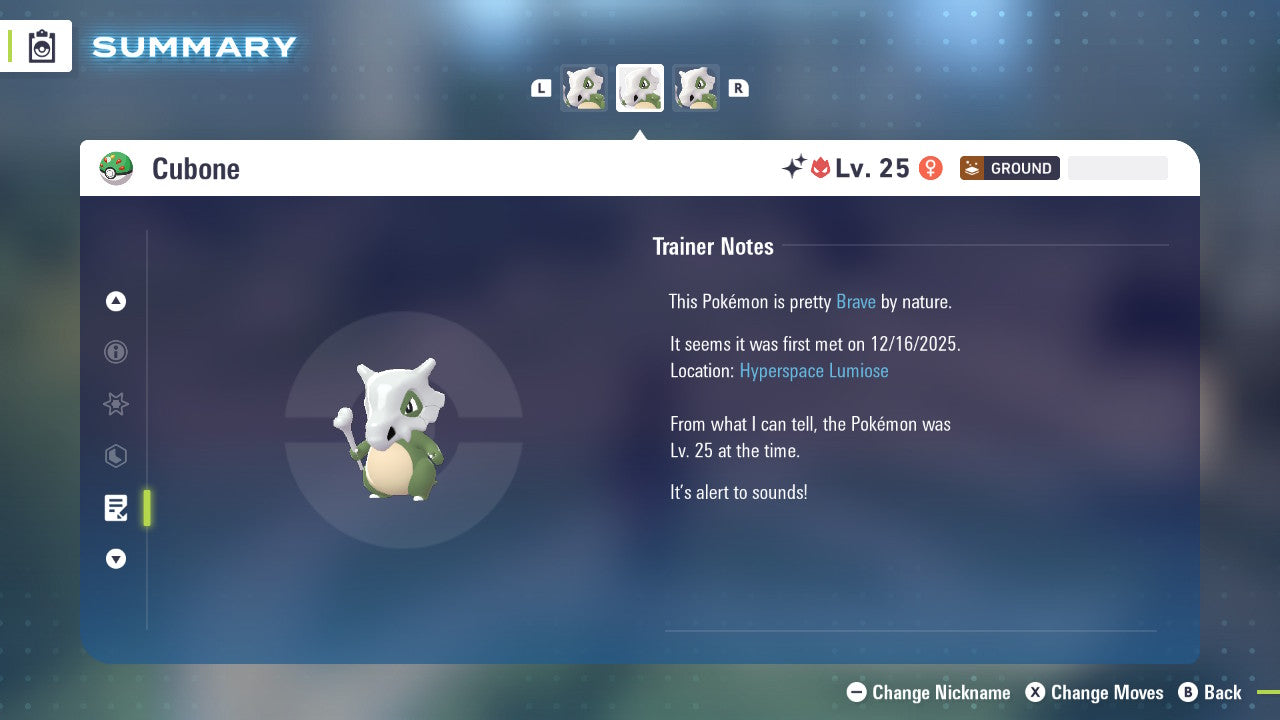Select the star stats page icon
The height and width of the screenshot is (720, 1280).
point(115,404)
